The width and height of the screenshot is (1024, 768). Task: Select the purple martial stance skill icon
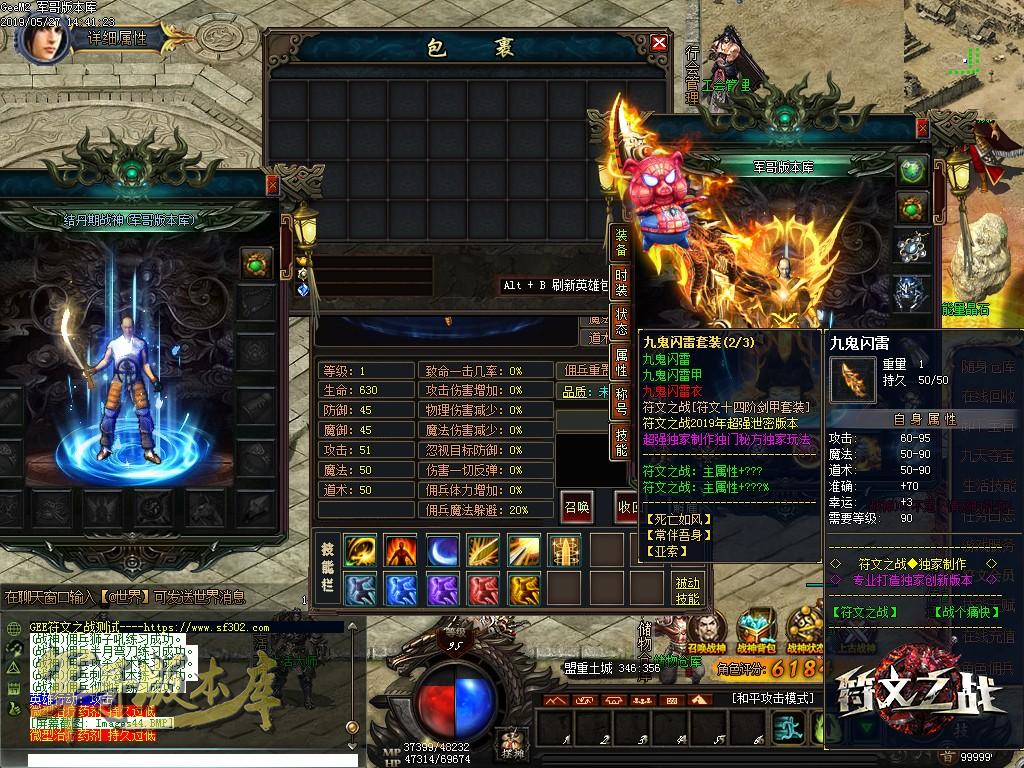(x=442, y=589)
